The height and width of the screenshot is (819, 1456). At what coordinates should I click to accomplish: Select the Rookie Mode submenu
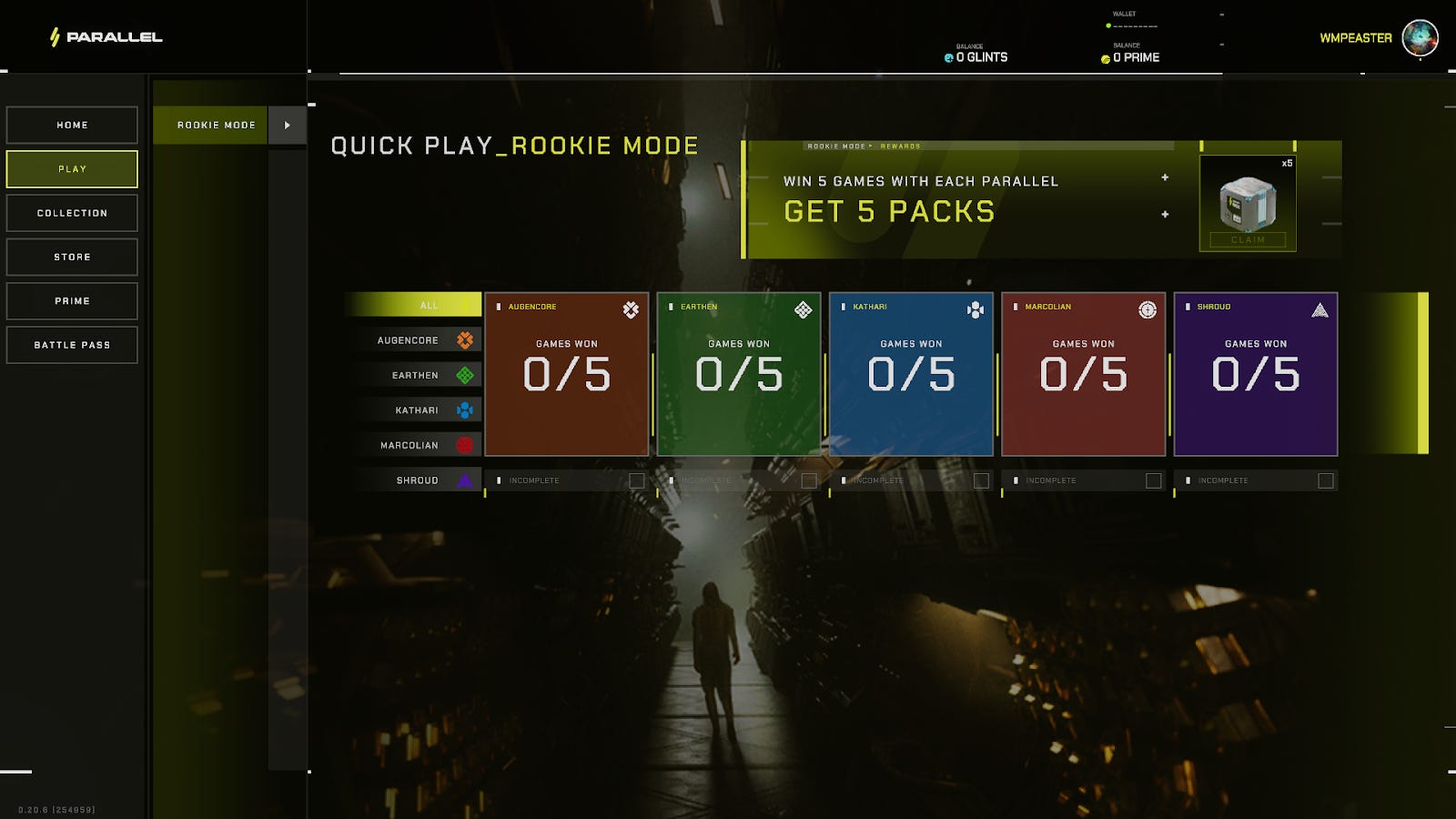[216, 126]
